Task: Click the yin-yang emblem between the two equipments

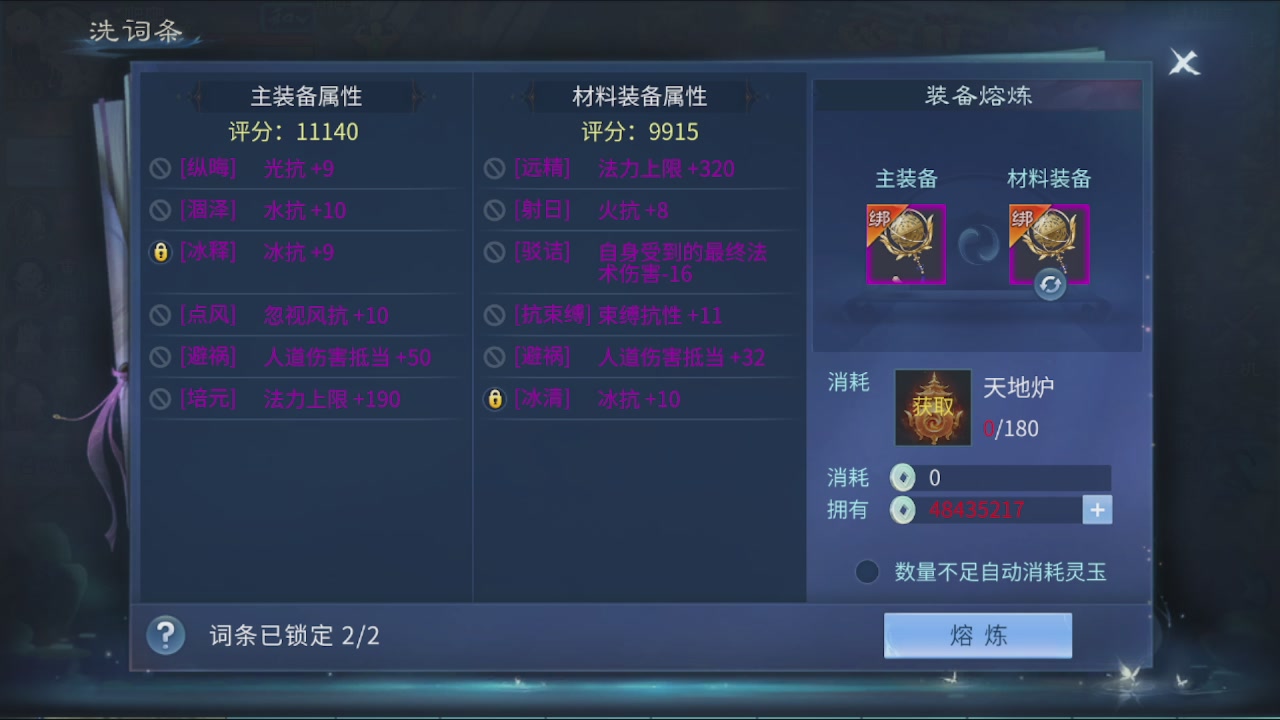Action: tap(977, 243)
